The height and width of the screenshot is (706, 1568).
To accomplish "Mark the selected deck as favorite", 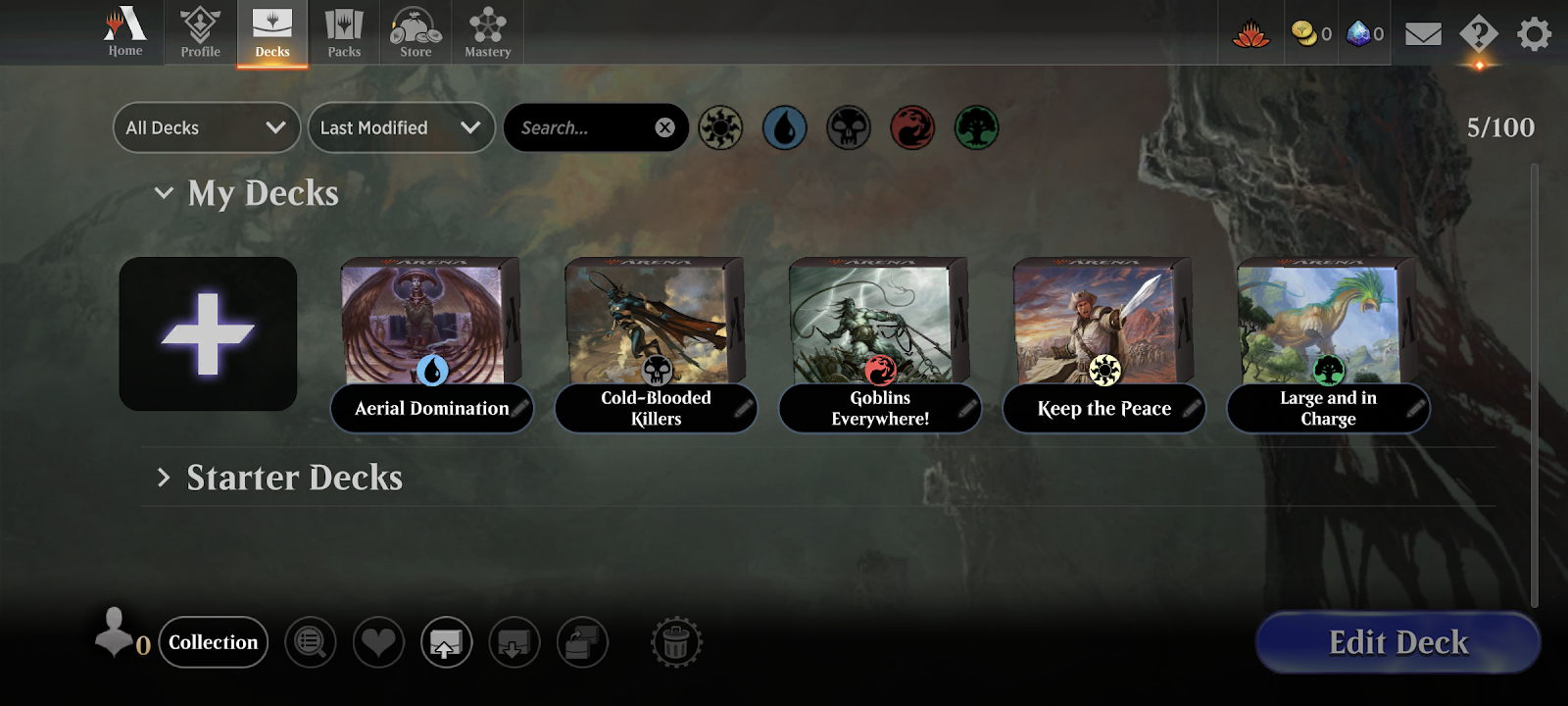I will [x=378, y=642].
